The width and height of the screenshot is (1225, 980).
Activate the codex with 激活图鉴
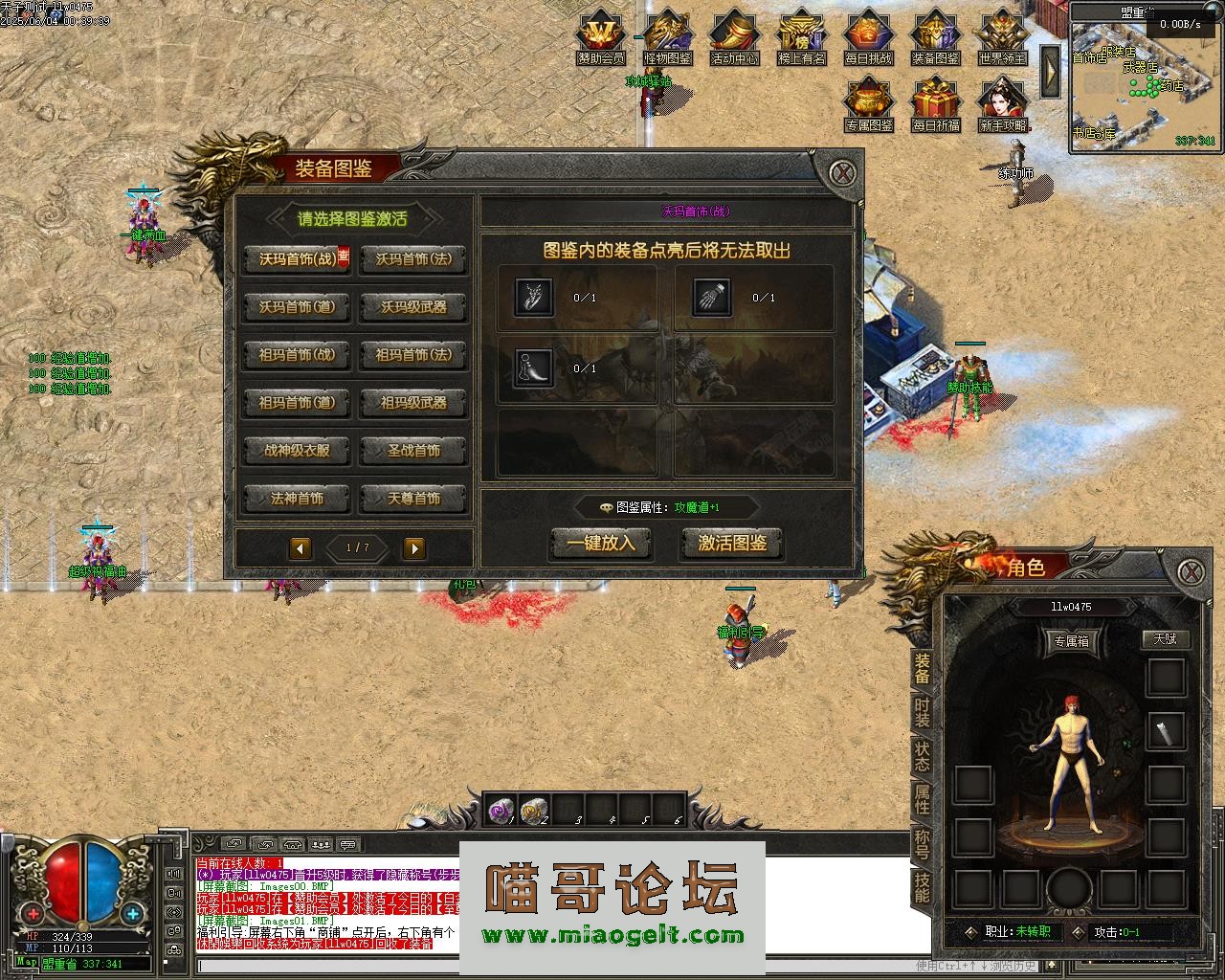pyautogui.click(x=732, y=544)
